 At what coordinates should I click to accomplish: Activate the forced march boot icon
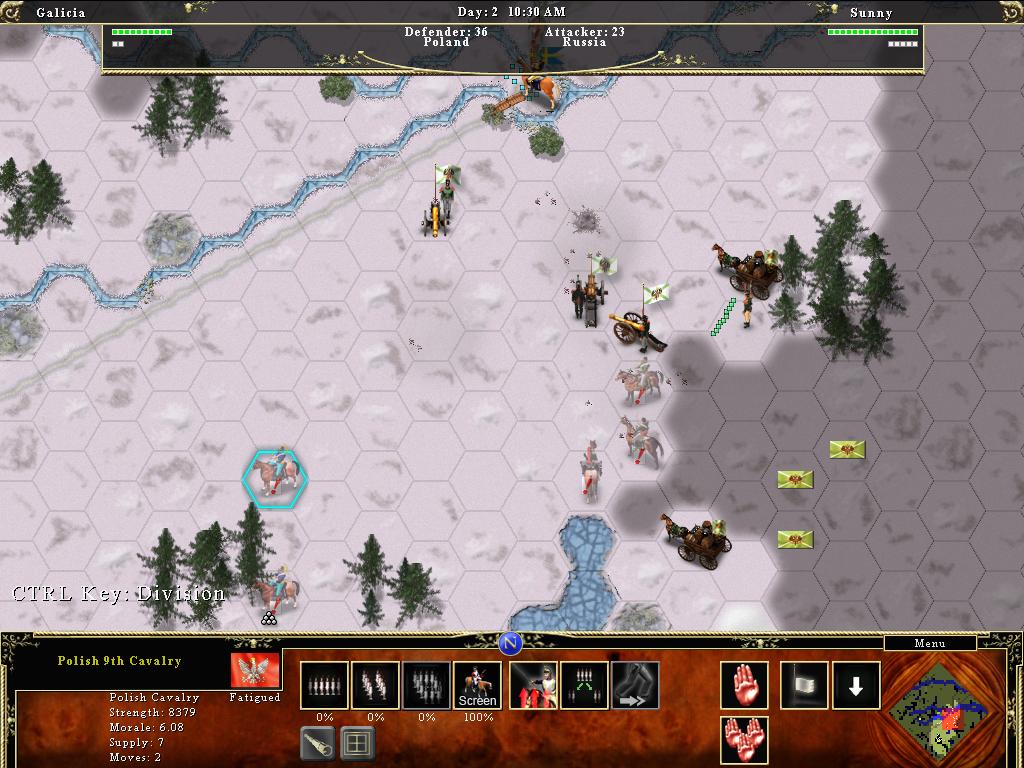[x=635, y=686]
